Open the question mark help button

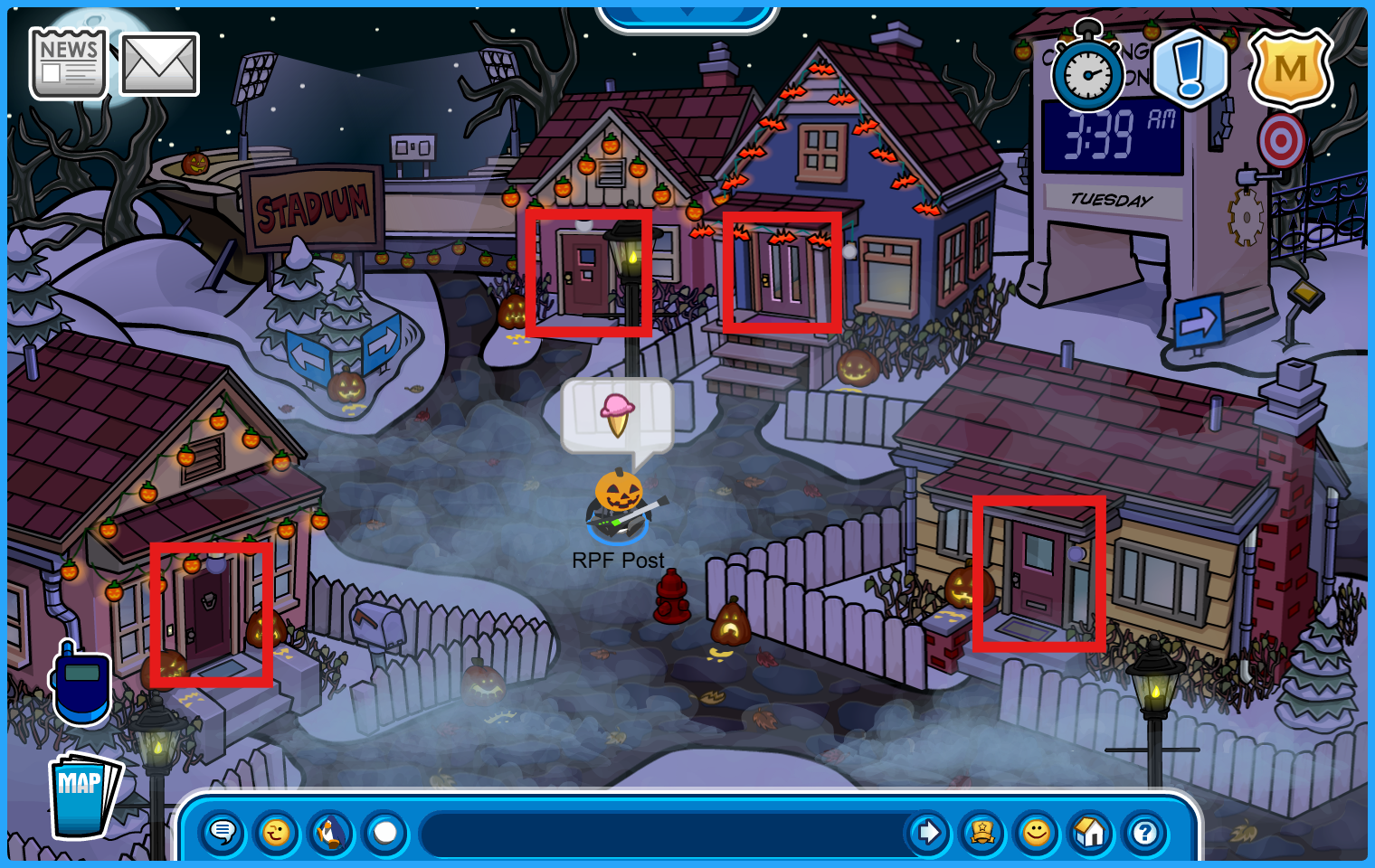tap(1144, 832)
